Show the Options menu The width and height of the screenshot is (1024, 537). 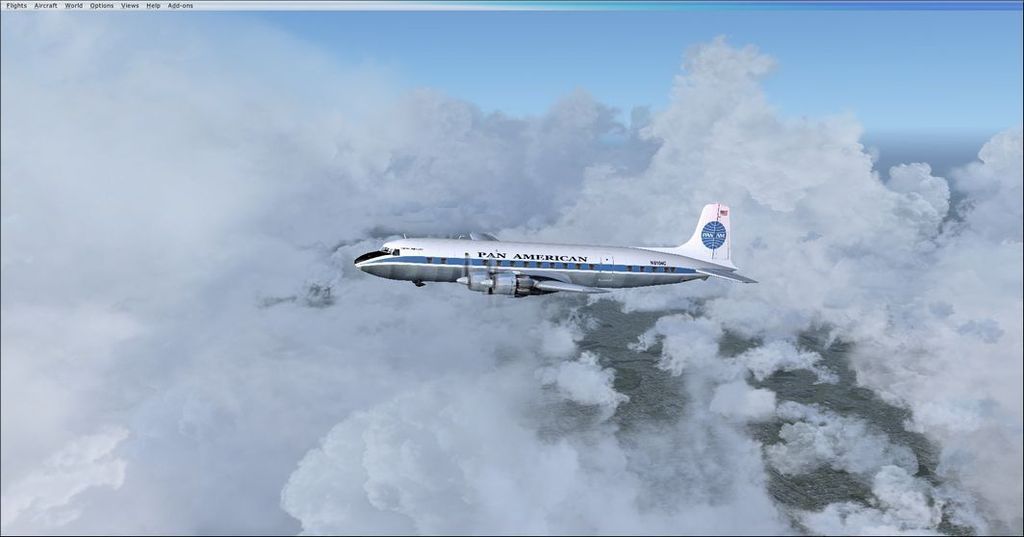(x=102, y=6)
